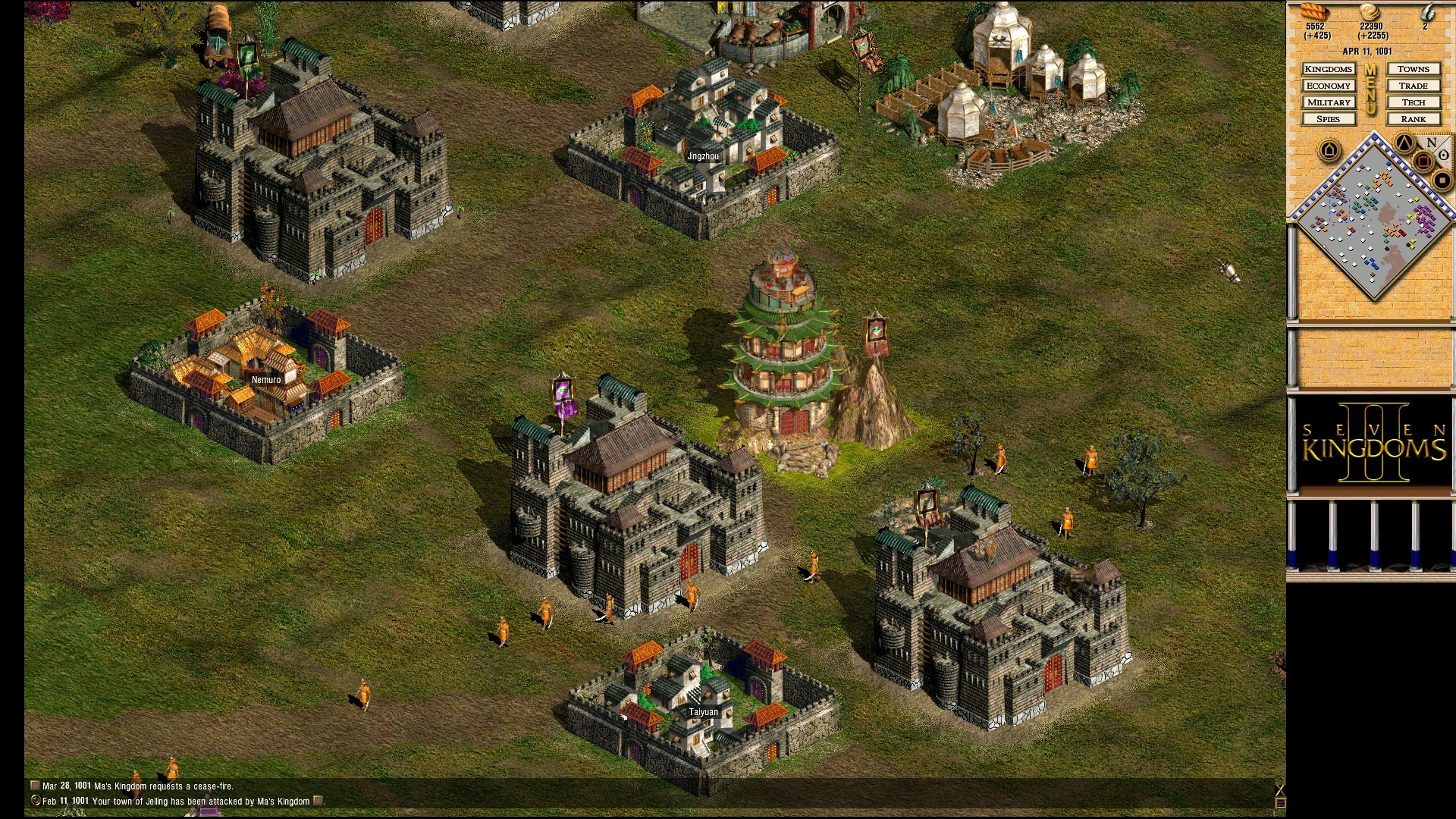The image size is (1456, 819).
Task: Open the Economy report
Action: click(1329, 86)
